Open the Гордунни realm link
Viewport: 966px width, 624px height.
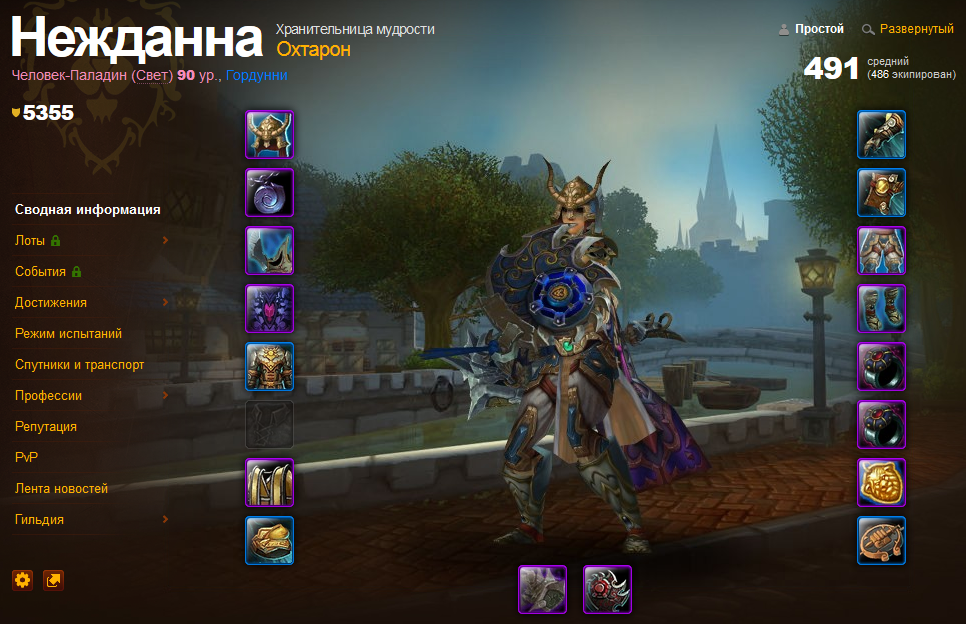point(257,75)
